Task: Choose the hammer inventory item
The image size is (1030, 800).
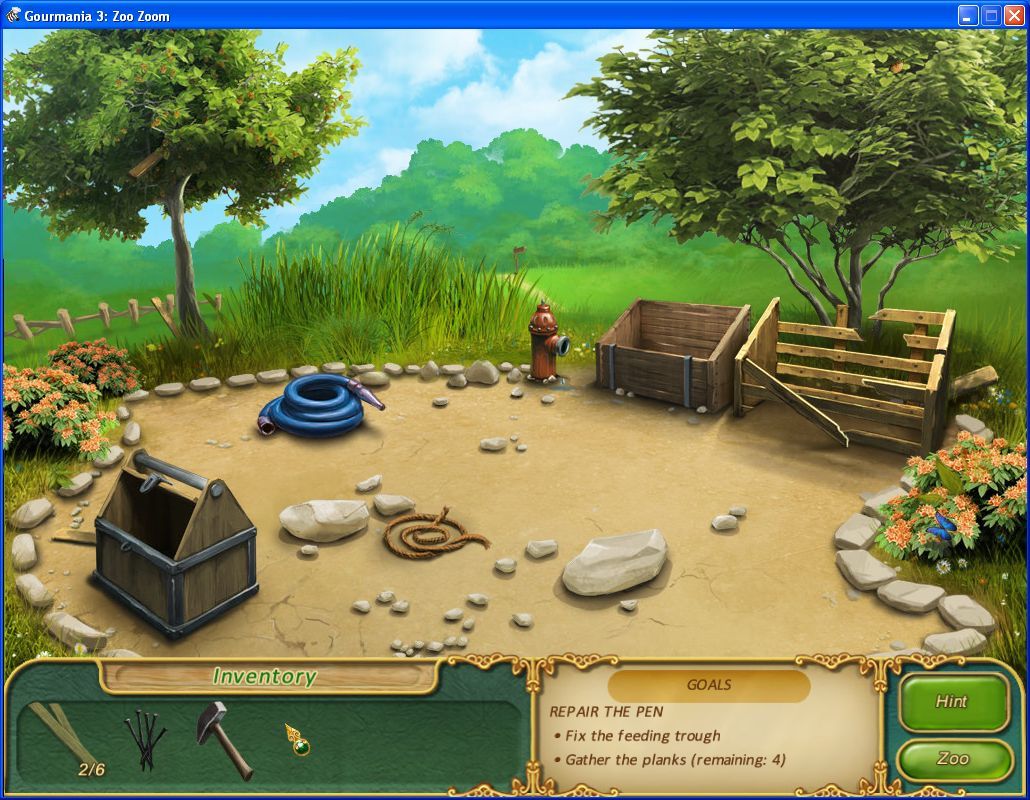Action: [223, 738]
